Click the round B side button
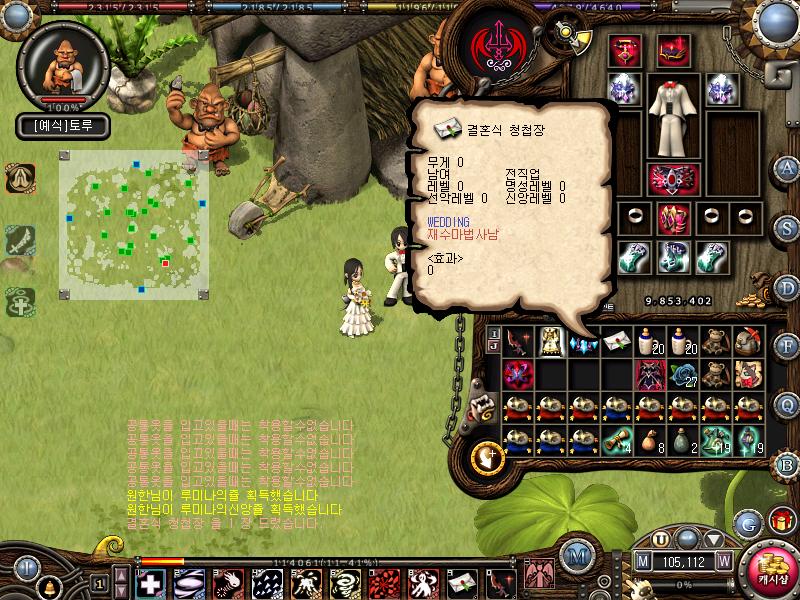Screen dimensions: 800x600 [x=787, y=463]
